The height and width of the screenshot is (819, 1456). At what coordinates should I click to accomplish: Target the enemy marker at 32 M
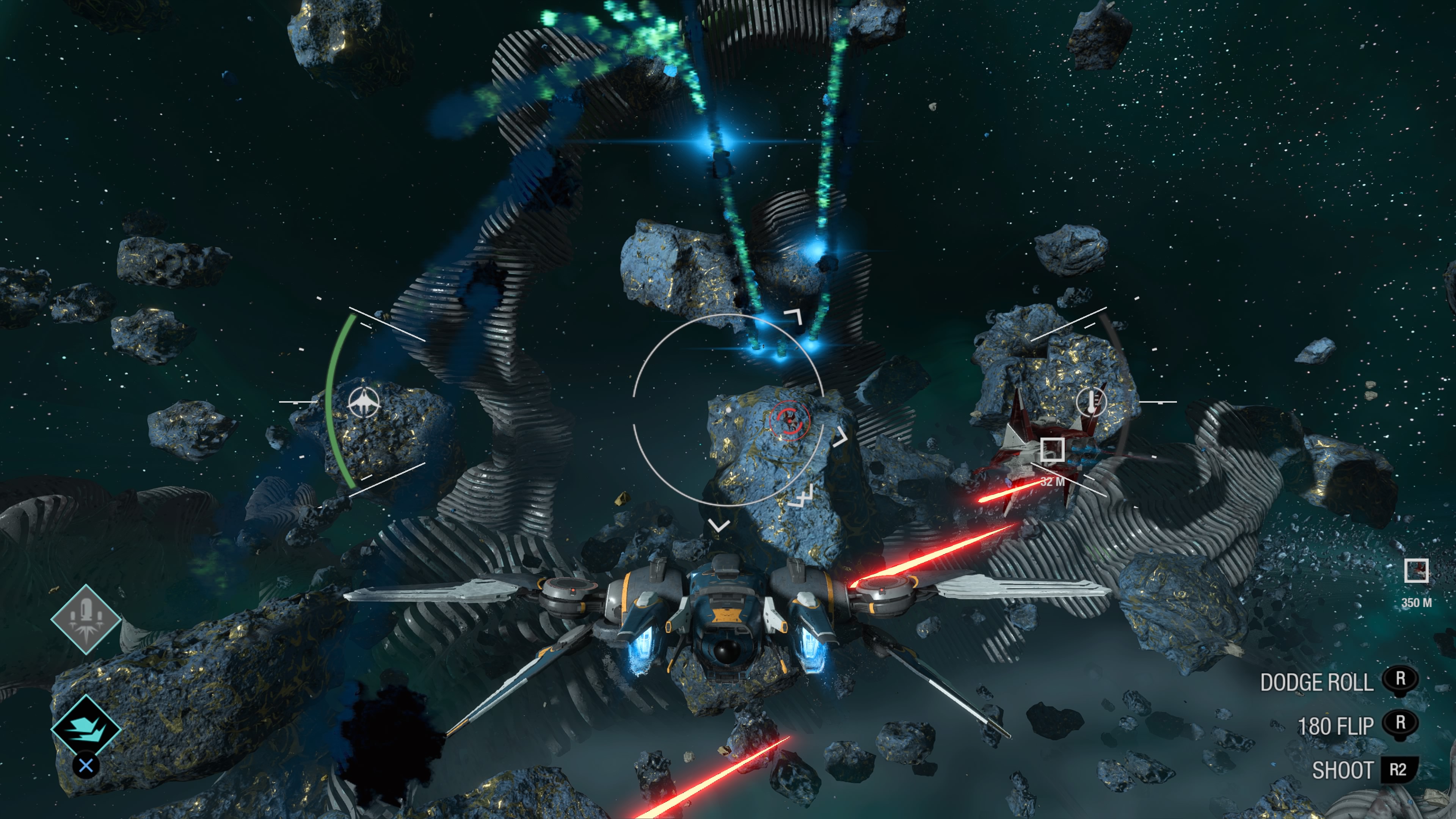pos(1052,450)
